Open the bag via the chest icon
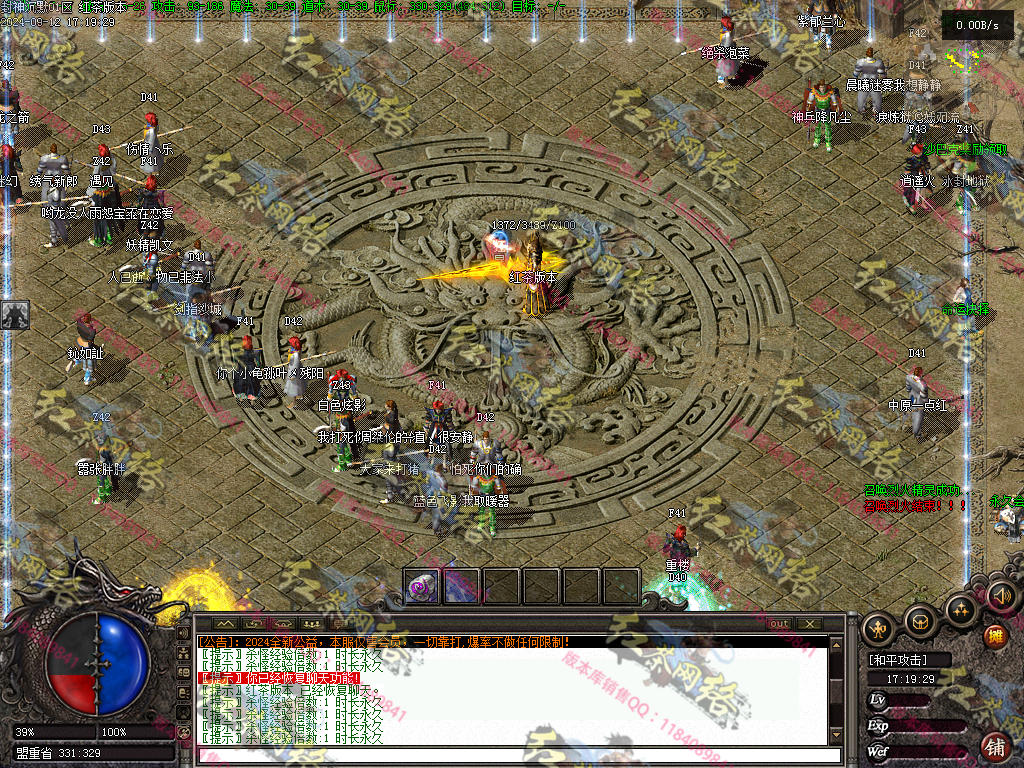This screenshot has width=1024, height=768. [x=920, y=620]
